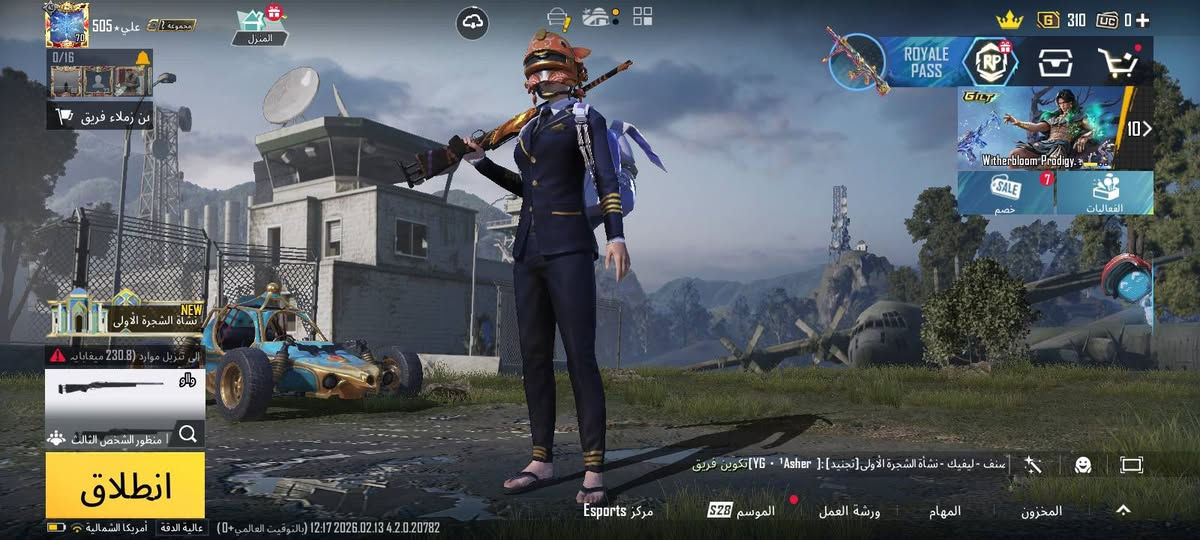Open المخزون inventory
The height and width of the screenshot is (540, 1200).
tap(1041, 511)
